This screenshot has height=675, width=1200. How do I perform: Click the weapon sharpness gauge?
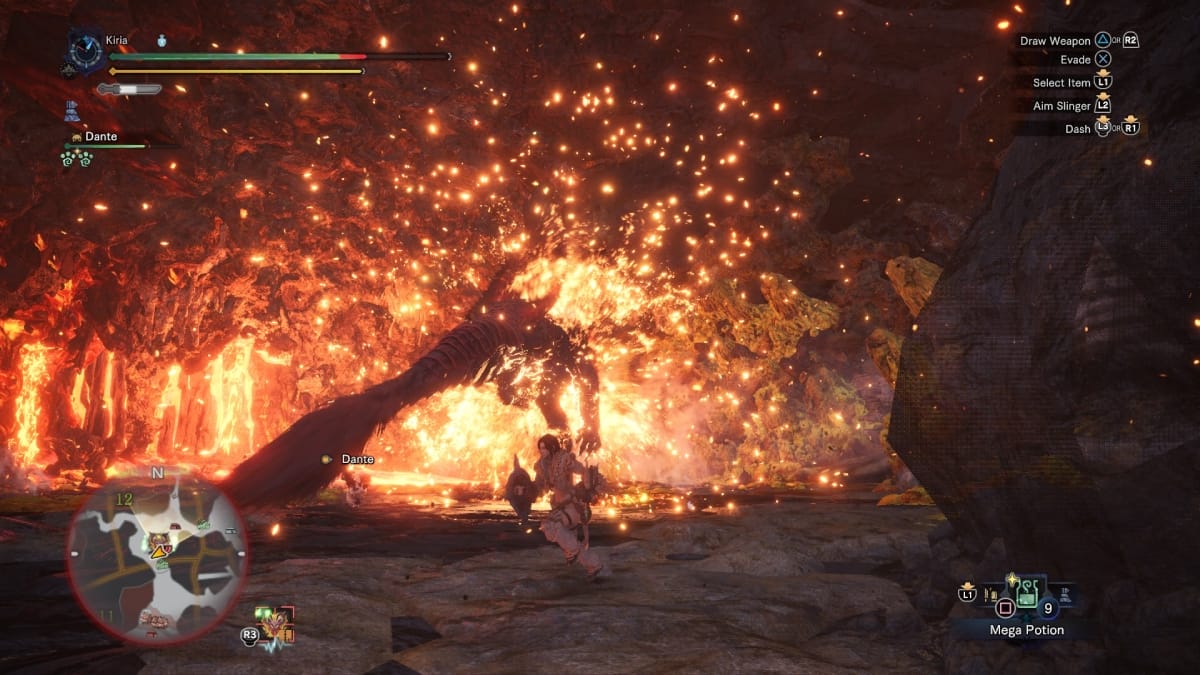129,89
